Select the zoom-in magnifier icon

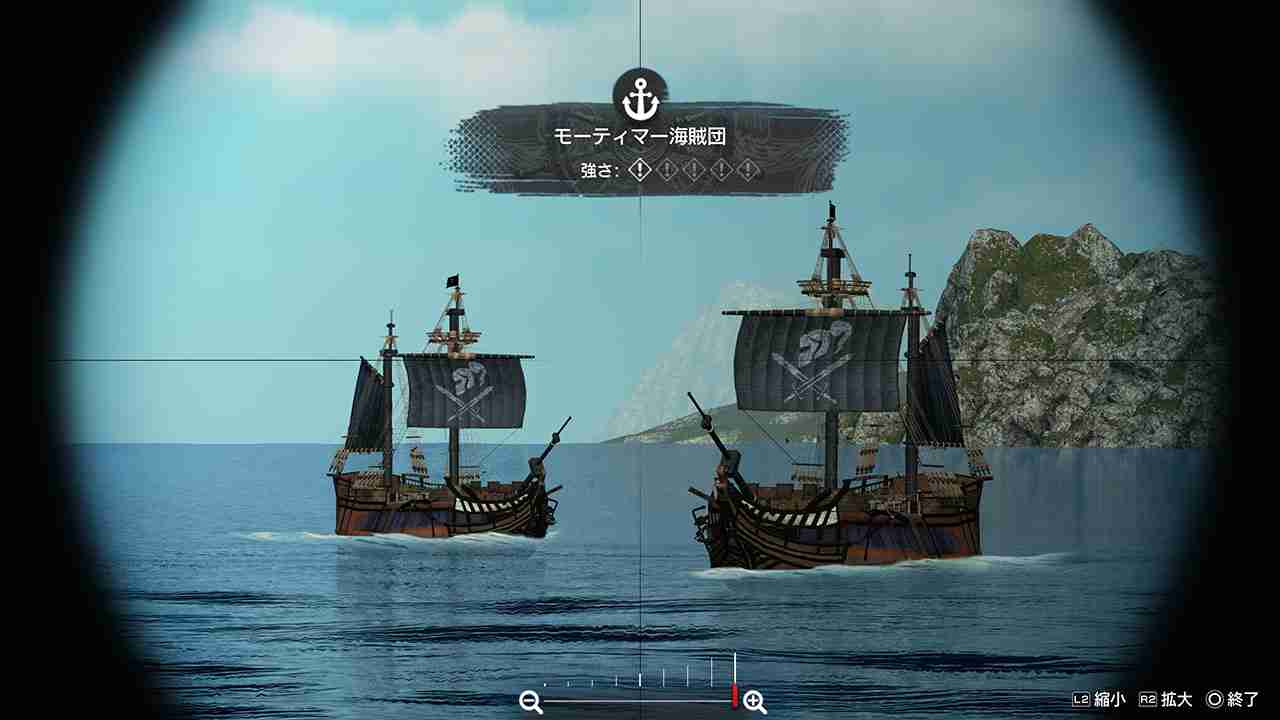pyautogui.click(x=754, y=700)
